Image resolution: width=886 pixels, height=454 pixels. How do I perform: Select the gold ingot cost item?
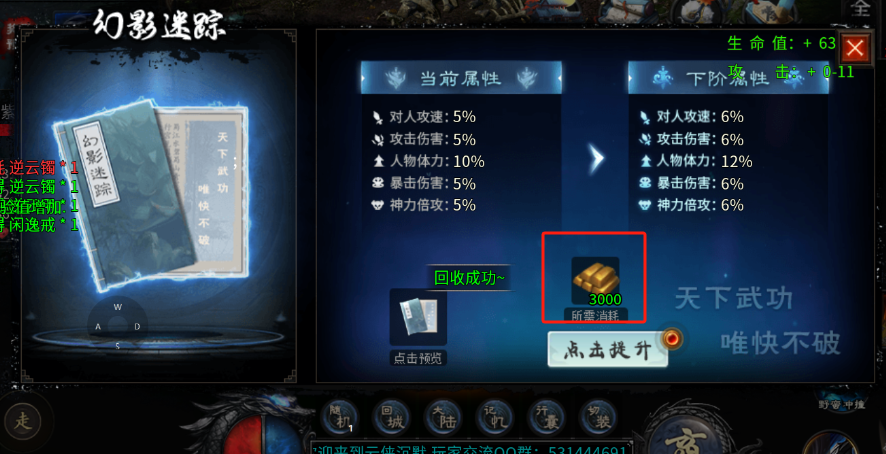[x=595, y=280]
